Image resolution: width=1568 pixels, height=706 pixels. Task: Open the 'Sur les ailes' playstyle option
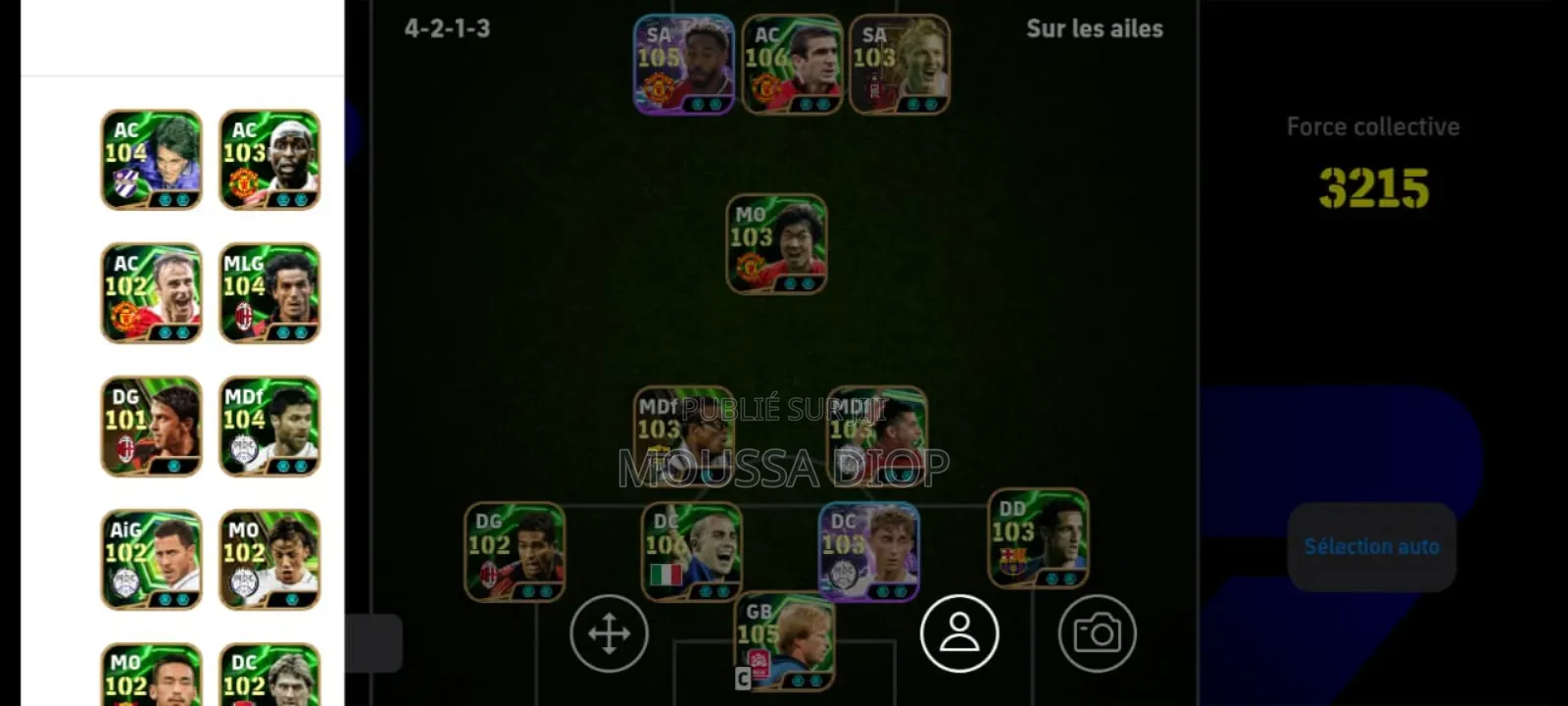pyautogui.click(x=1094, y=29)
